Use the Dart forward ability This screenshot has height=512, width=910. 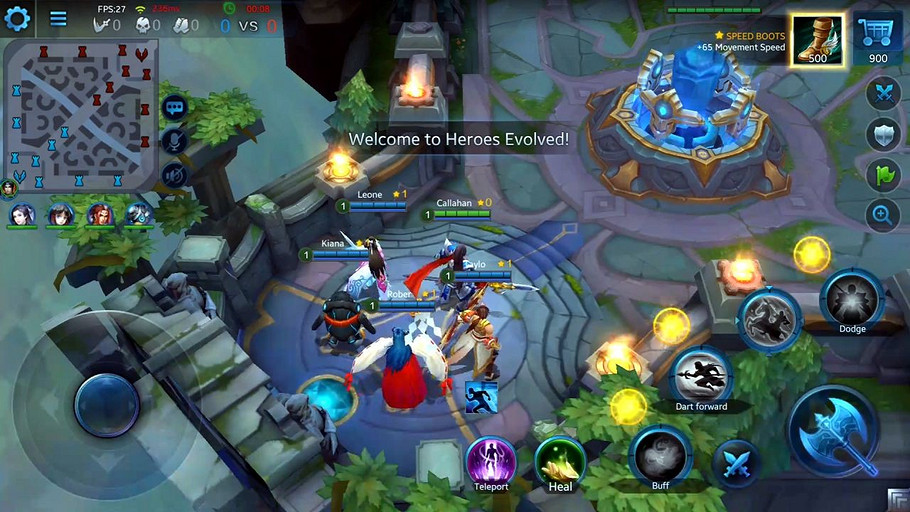(x=701, y=376)
